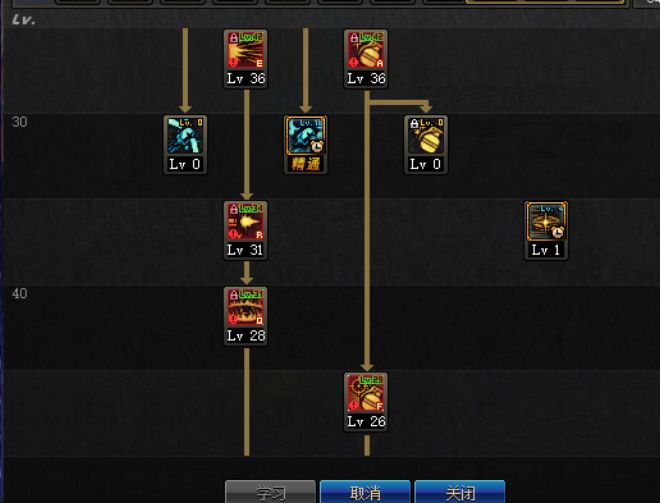Select the blue skill labeled 精通
Image resolution: width=660 pixels, height=503 pixels.
tap(306, 136)
